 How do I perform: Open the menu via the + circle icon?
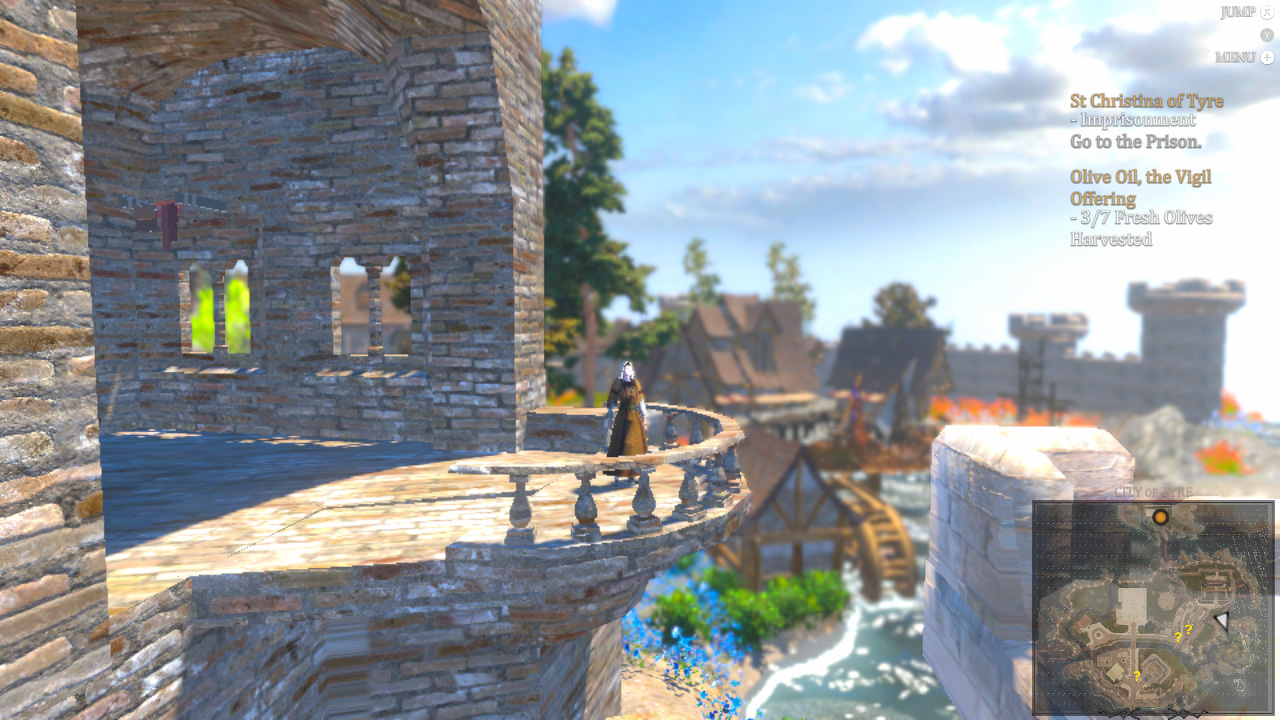click(x=1265, y=57)
